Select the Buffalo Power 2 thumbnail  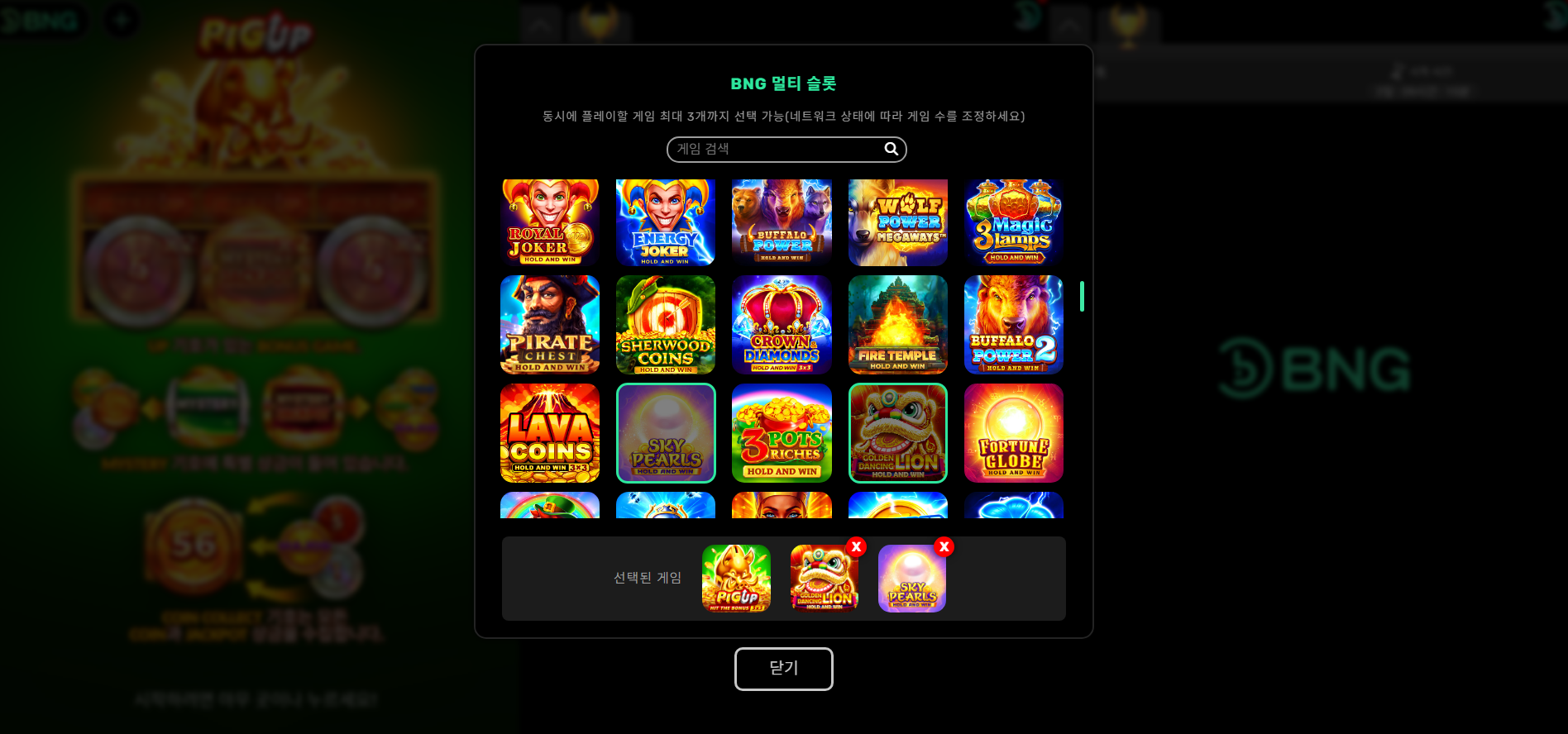pyautogui.click(x=1013, y=325)
